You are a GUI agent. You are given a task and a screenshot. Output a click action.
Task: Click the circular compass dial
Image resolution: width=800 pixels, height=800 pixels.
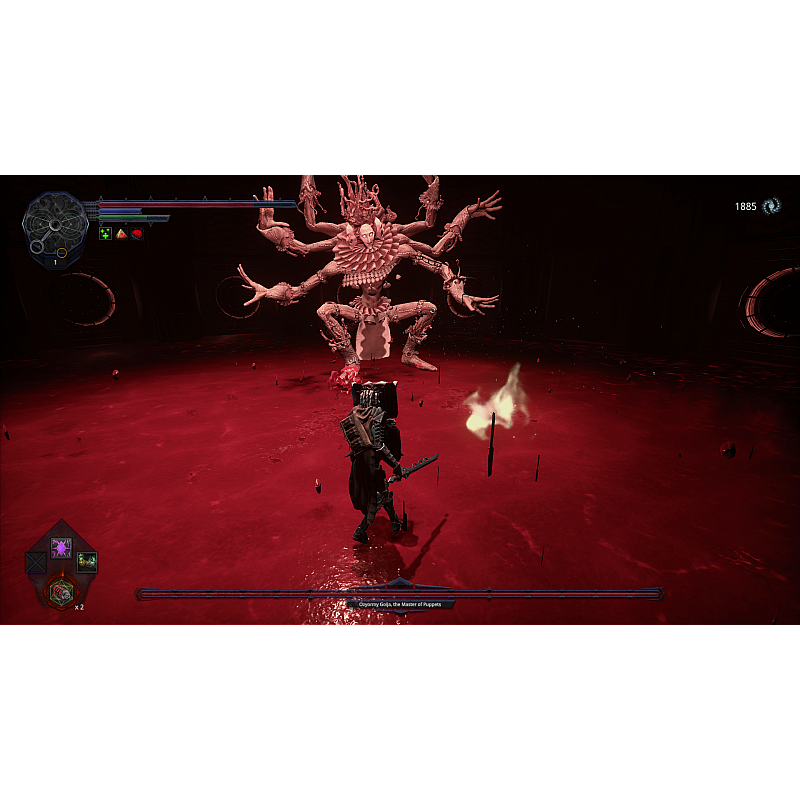coord(56,224)
